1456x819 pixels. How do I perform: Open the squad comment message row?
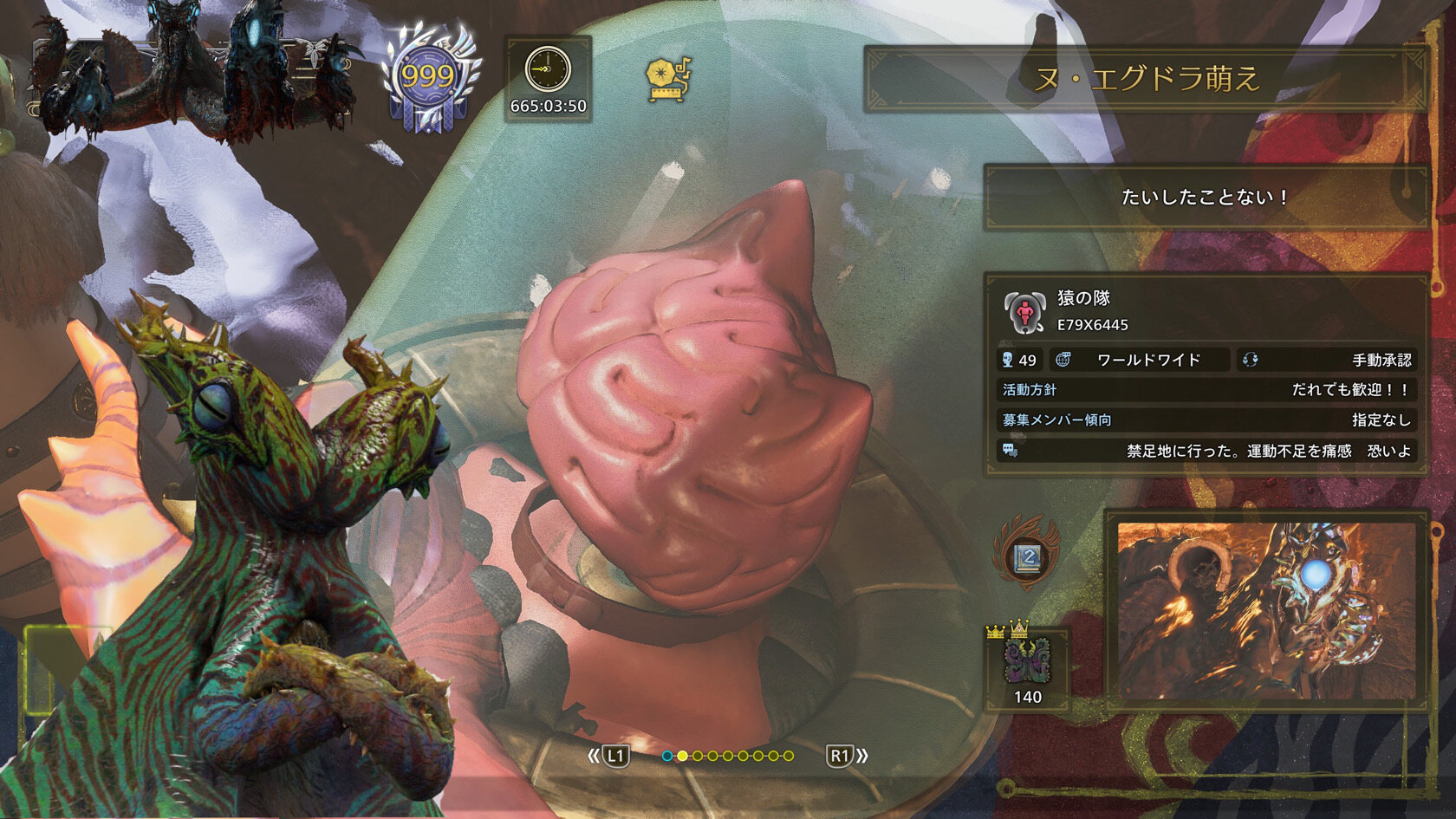1205,451
